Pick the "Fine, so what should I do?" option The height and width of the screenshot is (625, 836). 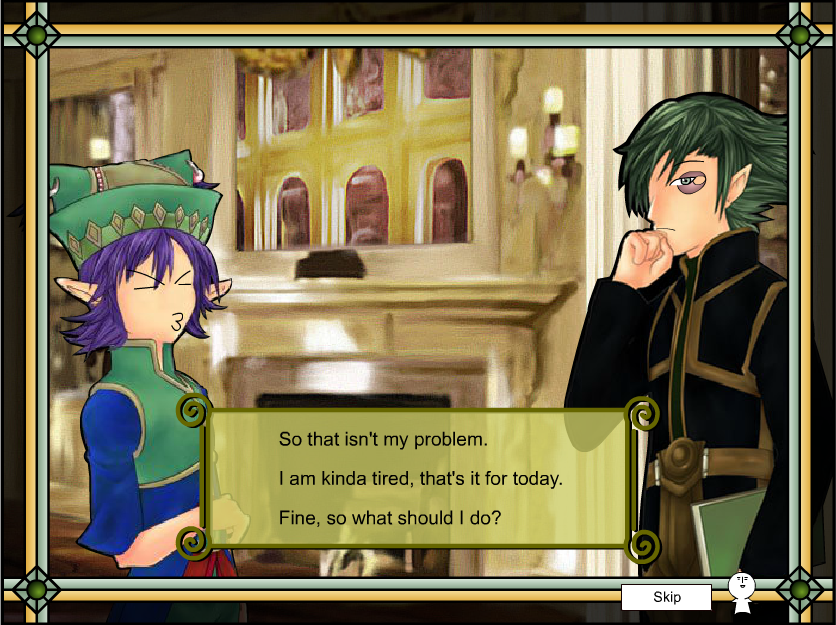(x=389, y=518)
